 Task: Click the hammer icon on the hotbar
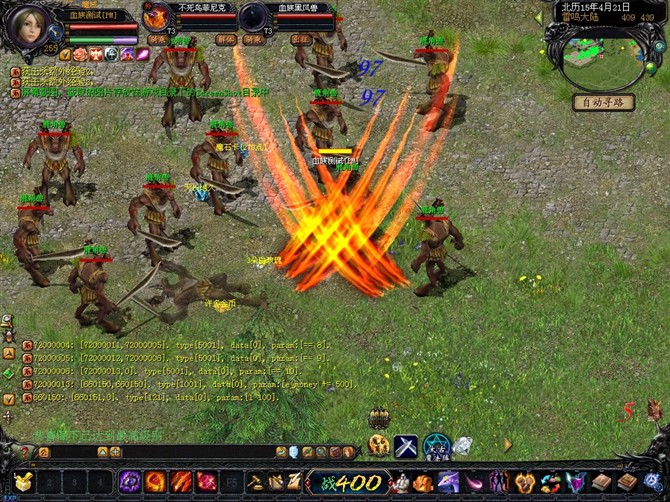coord(256,482)
